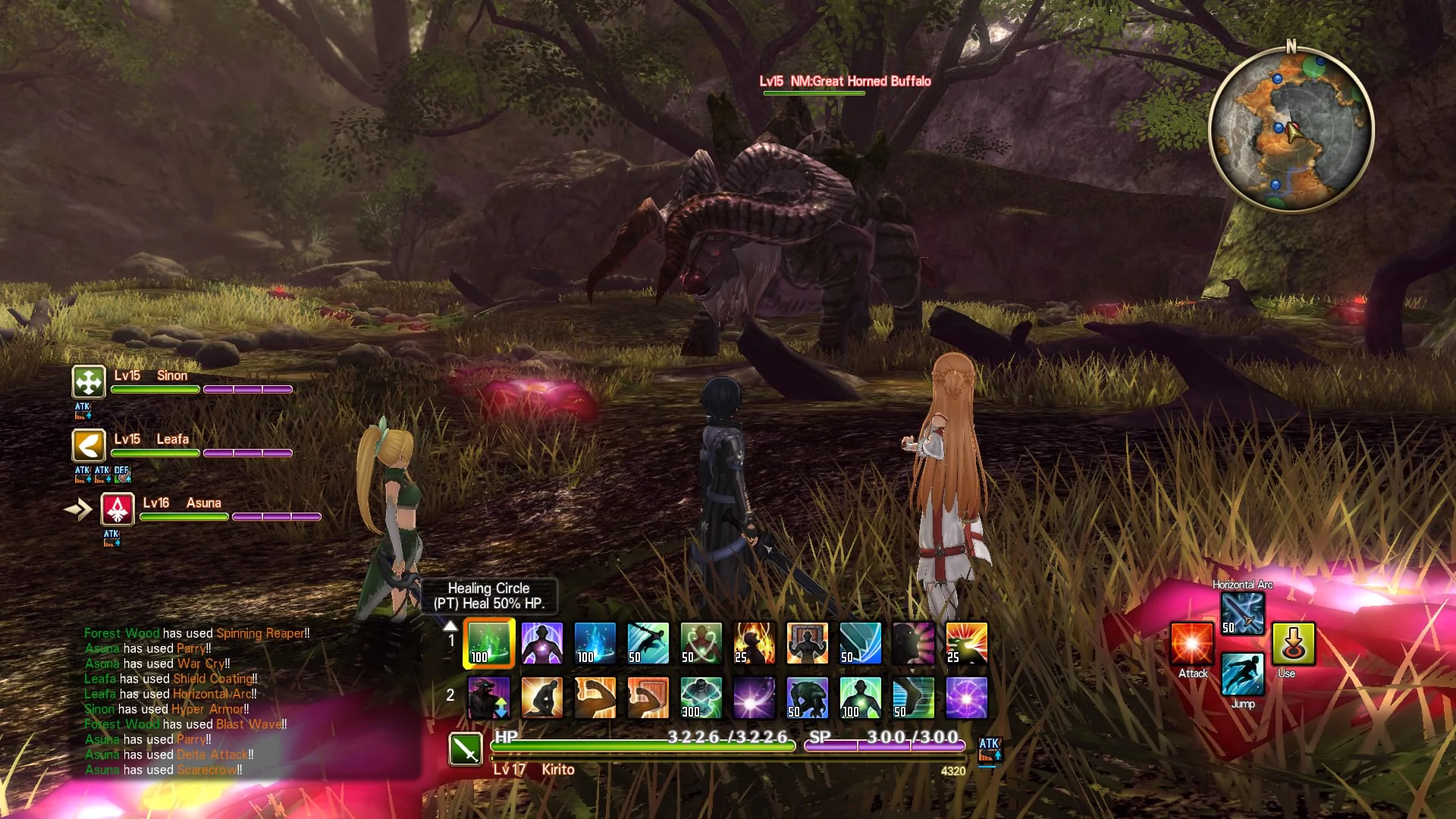Select Sinon's green class icon
This screenshot has width=1456, height=819.
(x=88, y=382)
